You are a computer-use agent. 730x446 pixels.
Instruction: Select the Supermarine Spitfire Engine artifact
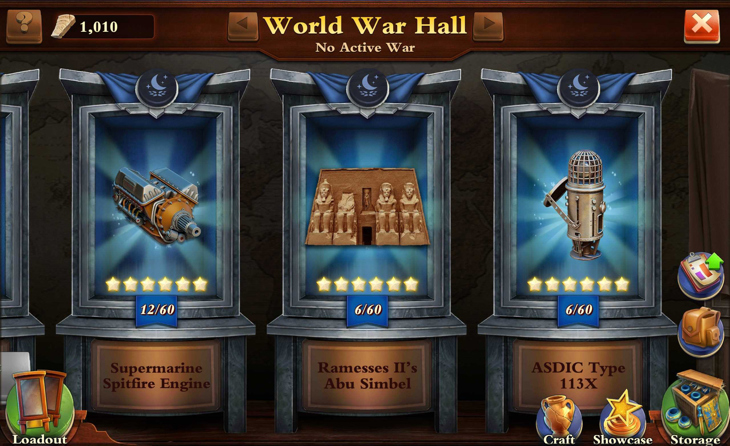pos(157,203)
